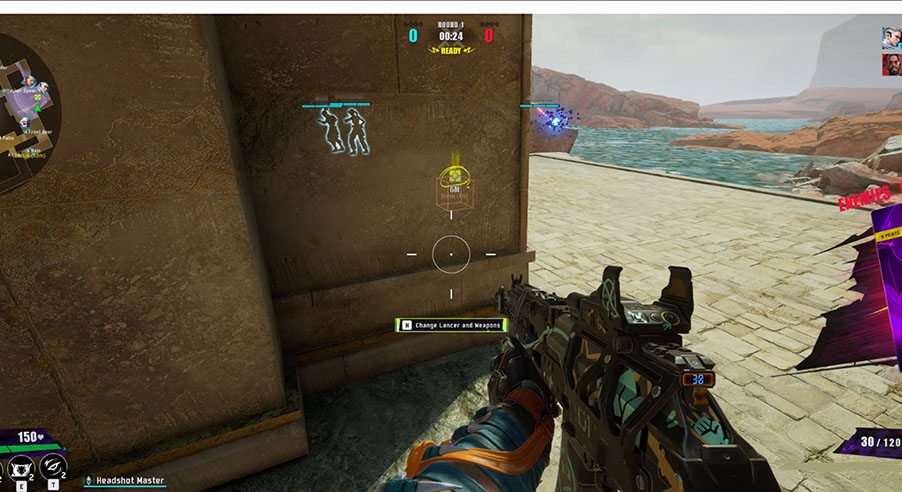
Task: Select the red-background bearded player portrait
Action: pos(891,64)
